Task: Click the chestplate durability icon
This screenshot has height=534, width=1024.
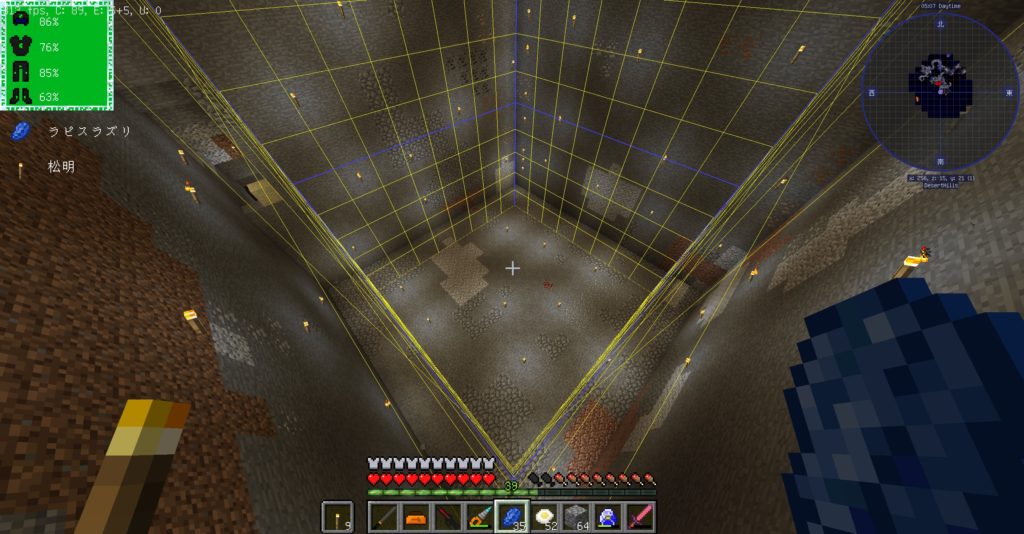Action: [21, 46]
